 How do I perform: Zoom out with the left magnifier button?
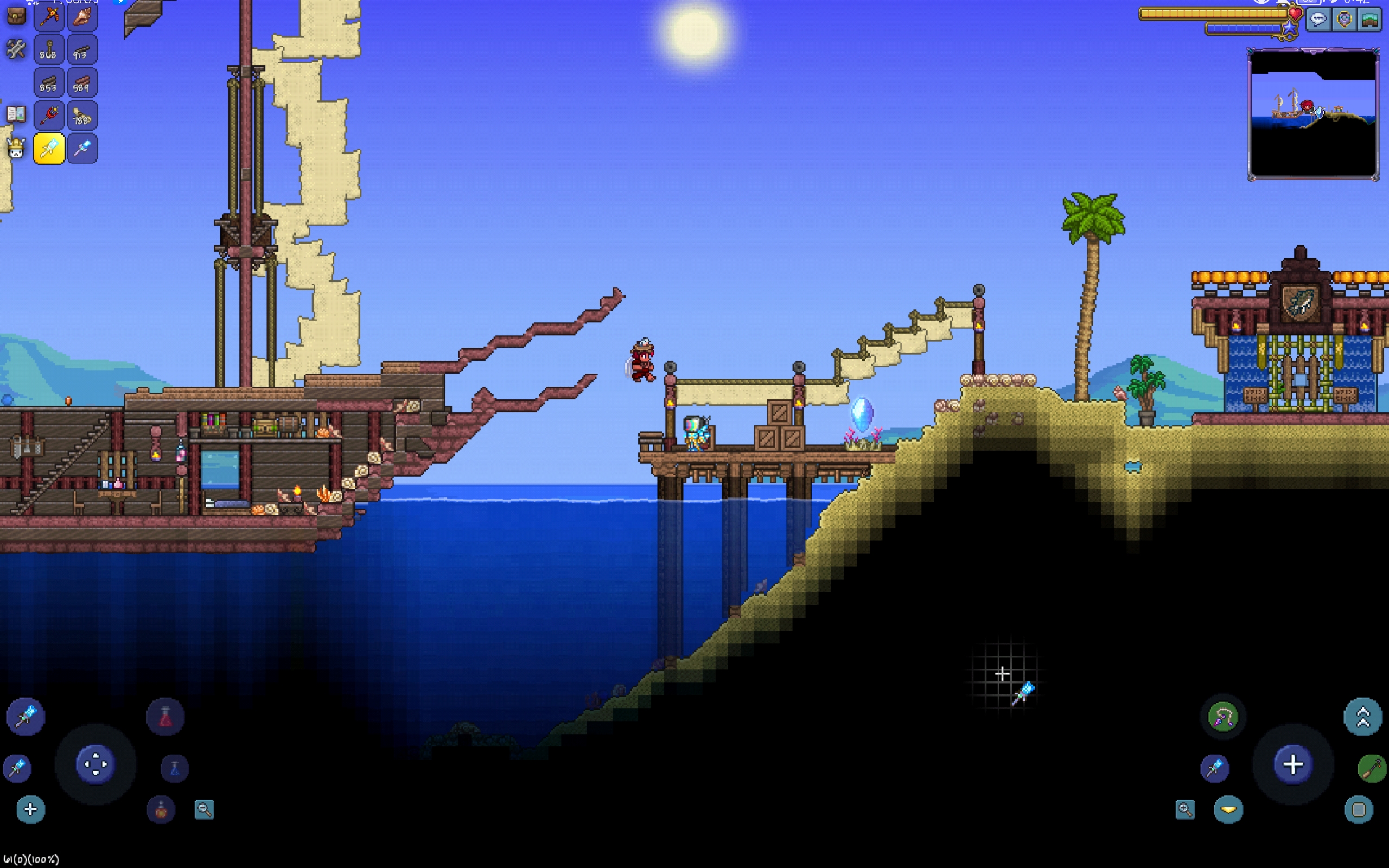(x=204, y=809)
